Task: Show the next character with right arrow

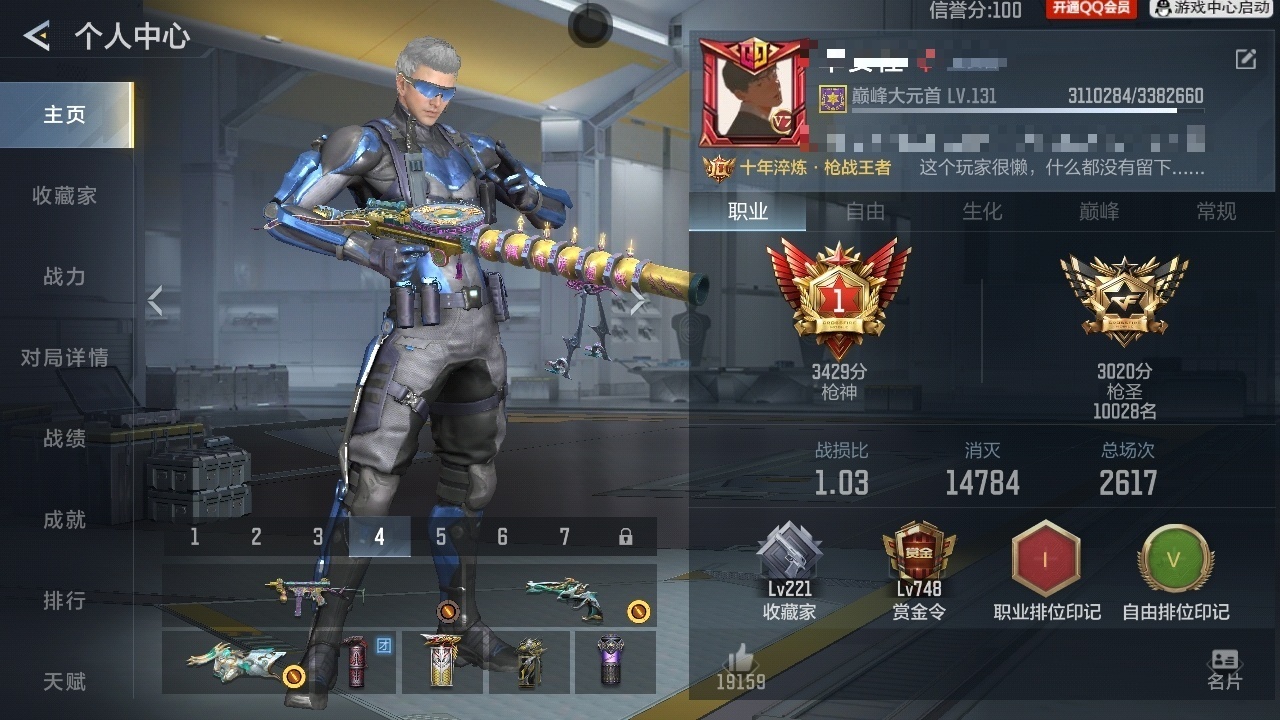Action: (x=639, y=301)
